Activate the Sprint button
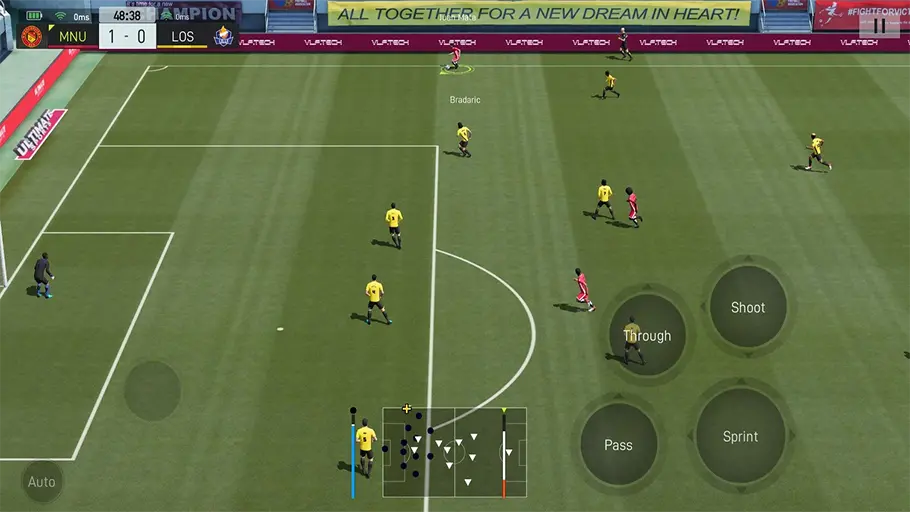This screenshot has height=512, width=910. pyautogui.click(x=740, y=436)
